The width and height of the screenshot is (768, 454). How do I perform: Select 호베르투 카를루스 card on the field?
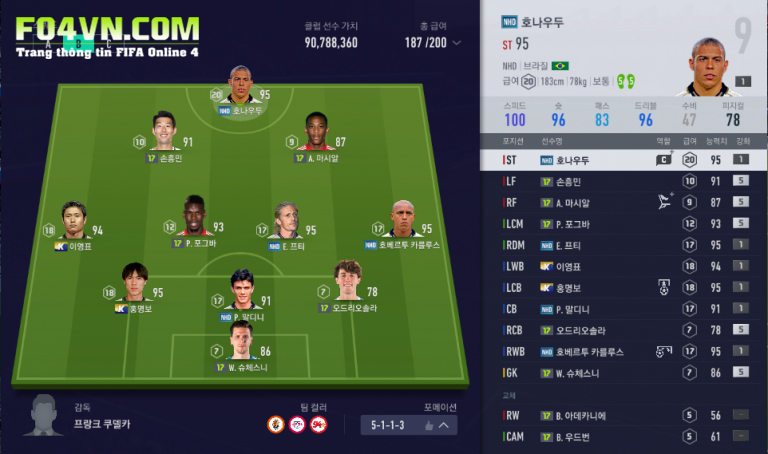(x=402, y=224)
